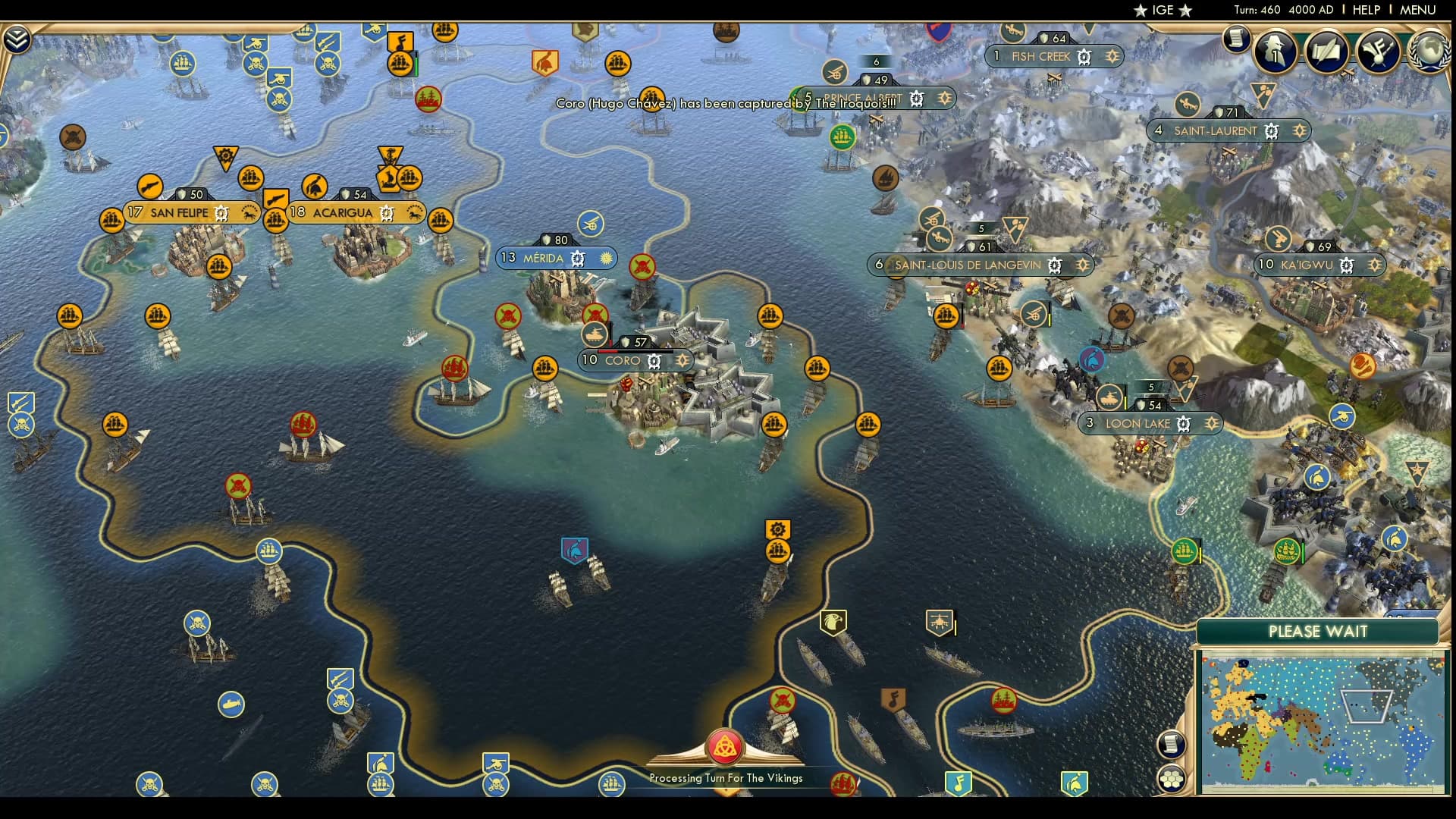Viewport: 1456px width, 819px height.
Task: Launch the IGE in-game editor
Action: pyautogui.click(x=1163, y=10)
